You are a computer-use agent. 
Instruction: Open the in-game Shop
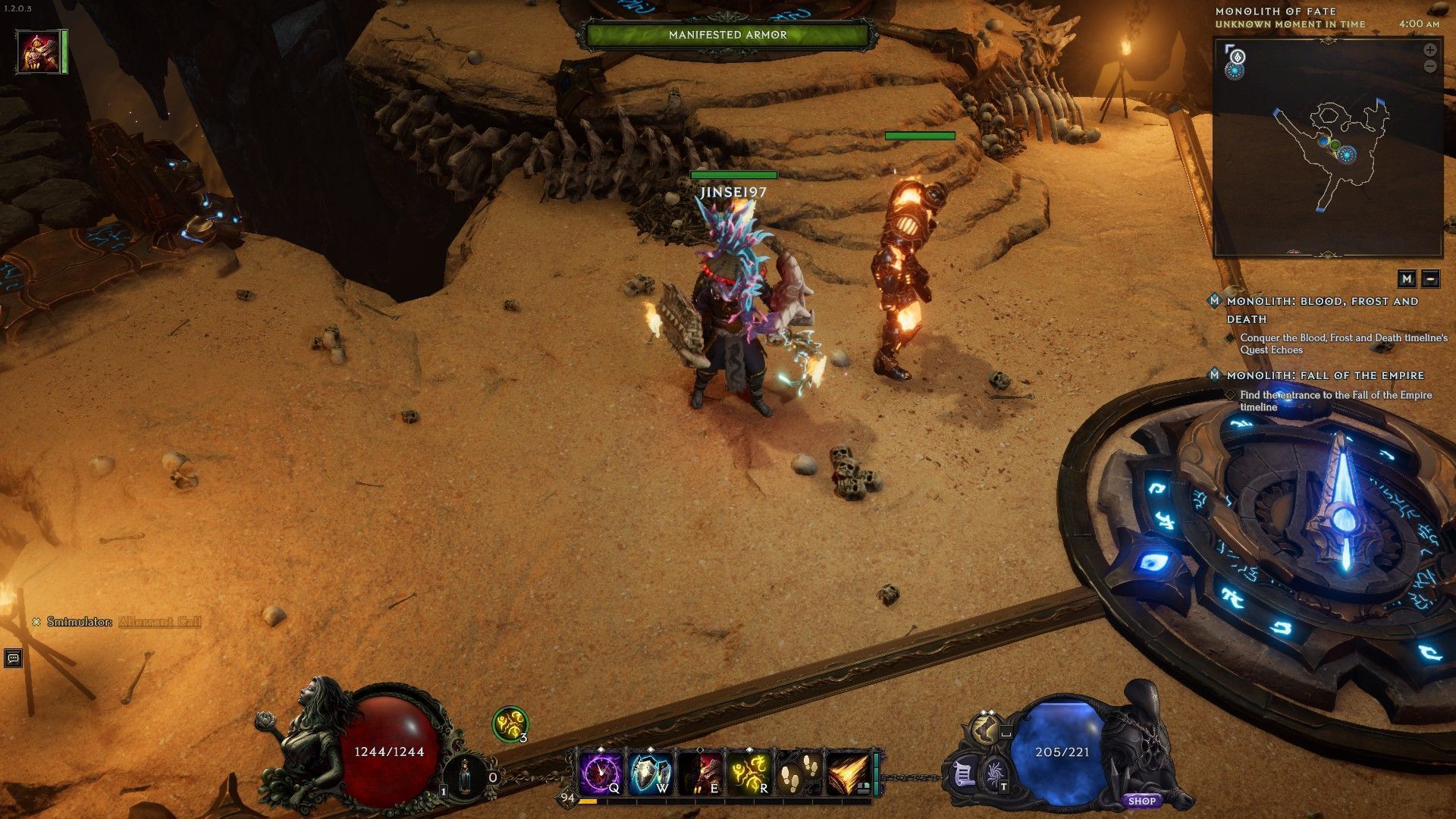1141,801
